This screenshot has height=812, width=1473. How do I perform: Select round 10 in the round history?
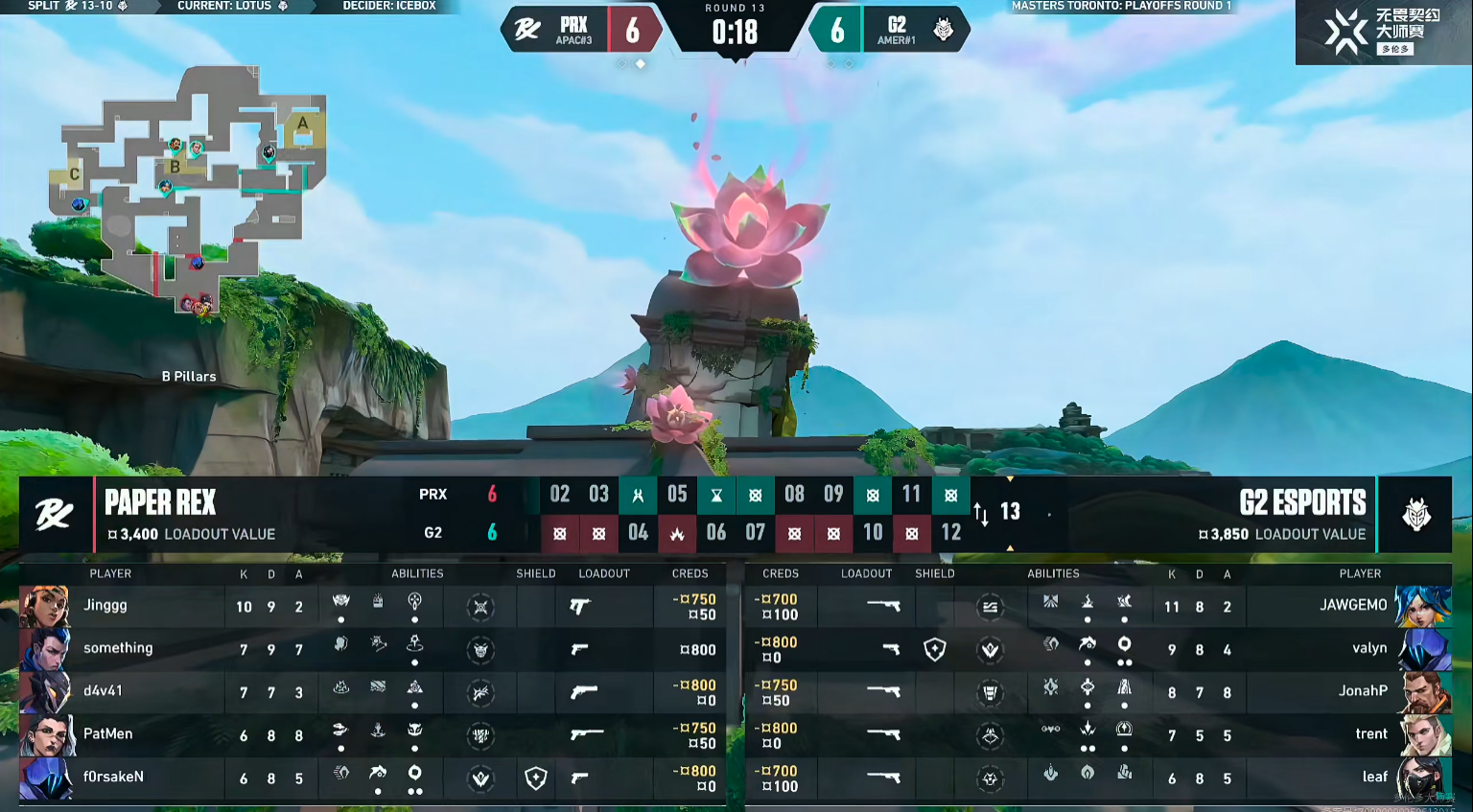(873, 533)
